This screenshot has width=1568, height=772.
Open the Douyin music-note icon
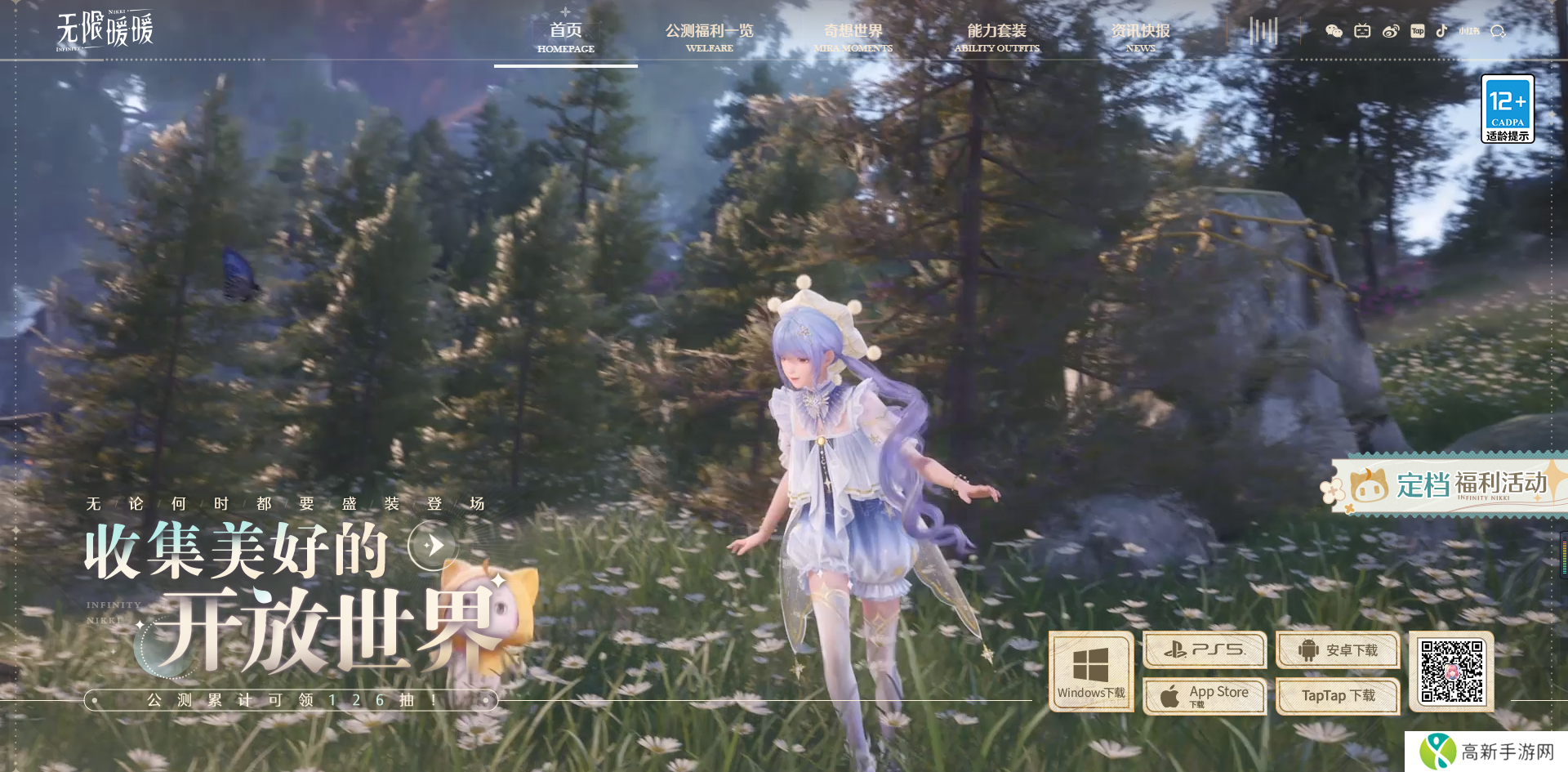point(1441,31)
